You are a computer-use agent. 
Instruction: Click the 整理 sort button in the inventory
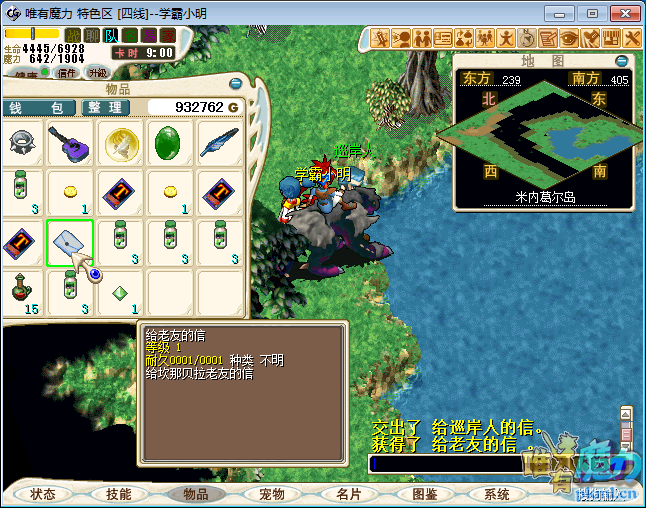104,107
